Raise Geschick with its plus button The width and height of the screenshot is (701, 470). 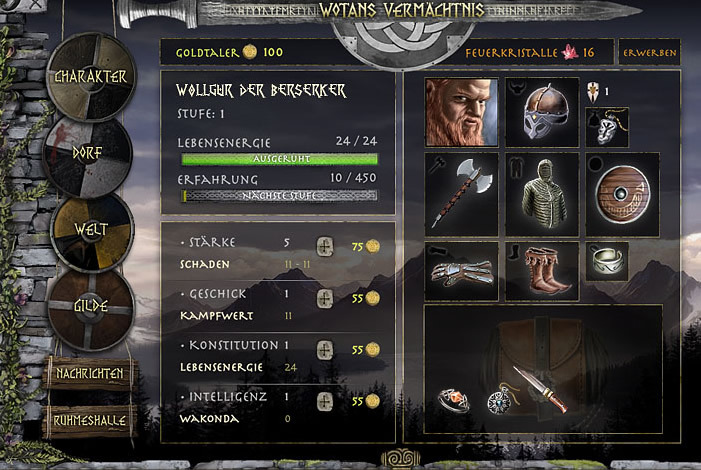(324, 297)
